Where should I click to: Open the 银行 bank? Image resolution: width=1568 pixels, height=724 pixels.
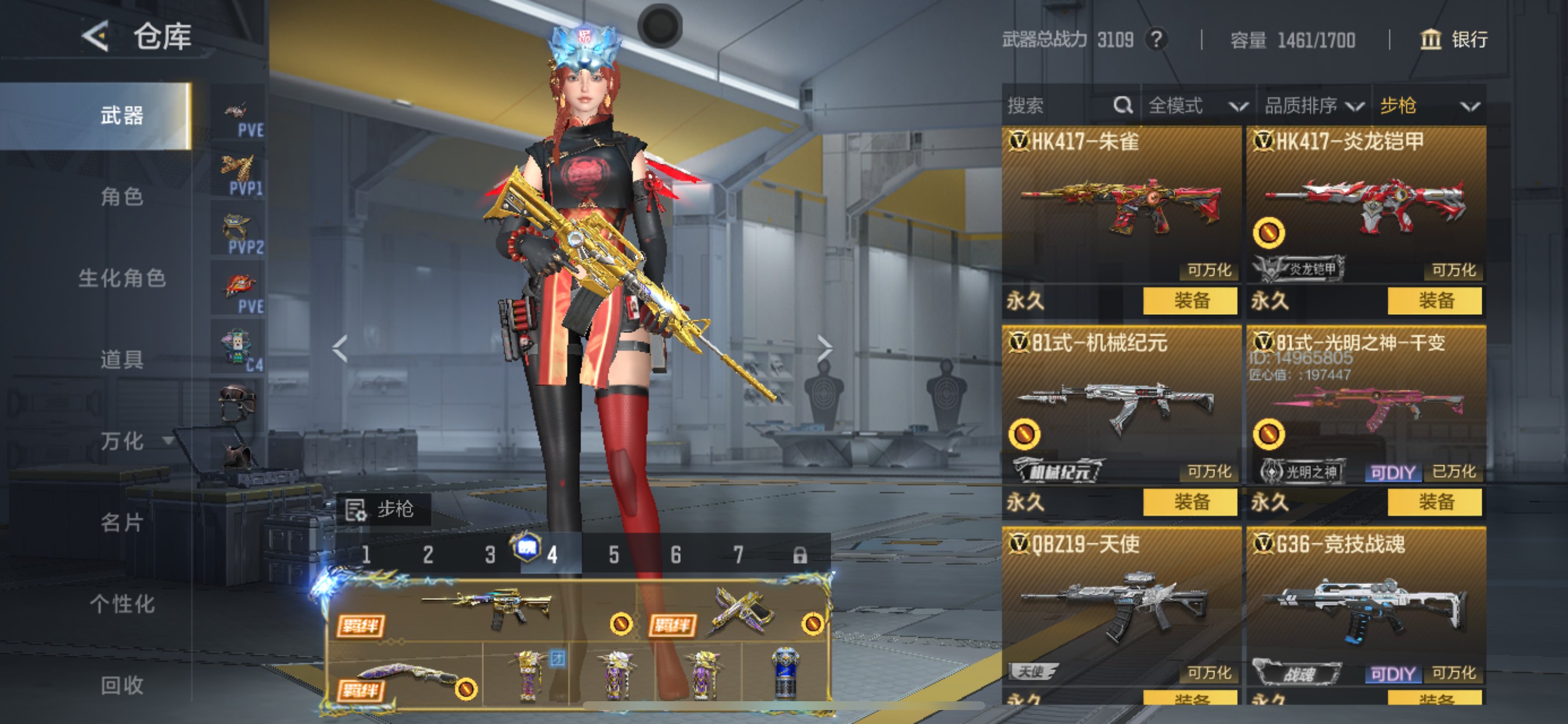[x=1454, y=40]
